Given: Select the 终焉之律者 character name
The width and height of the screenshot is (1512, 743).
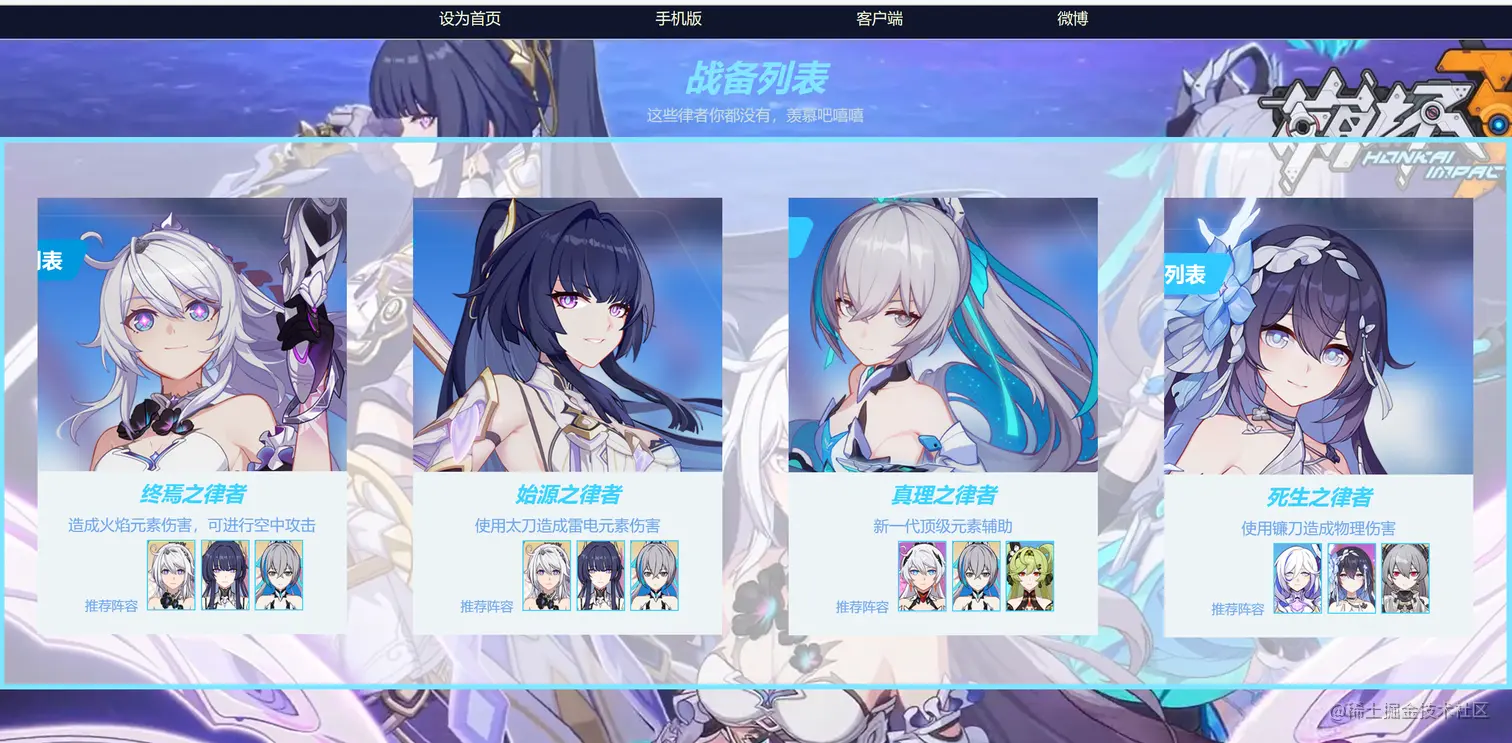Looking at the screenshot, I should pos(192,492).
